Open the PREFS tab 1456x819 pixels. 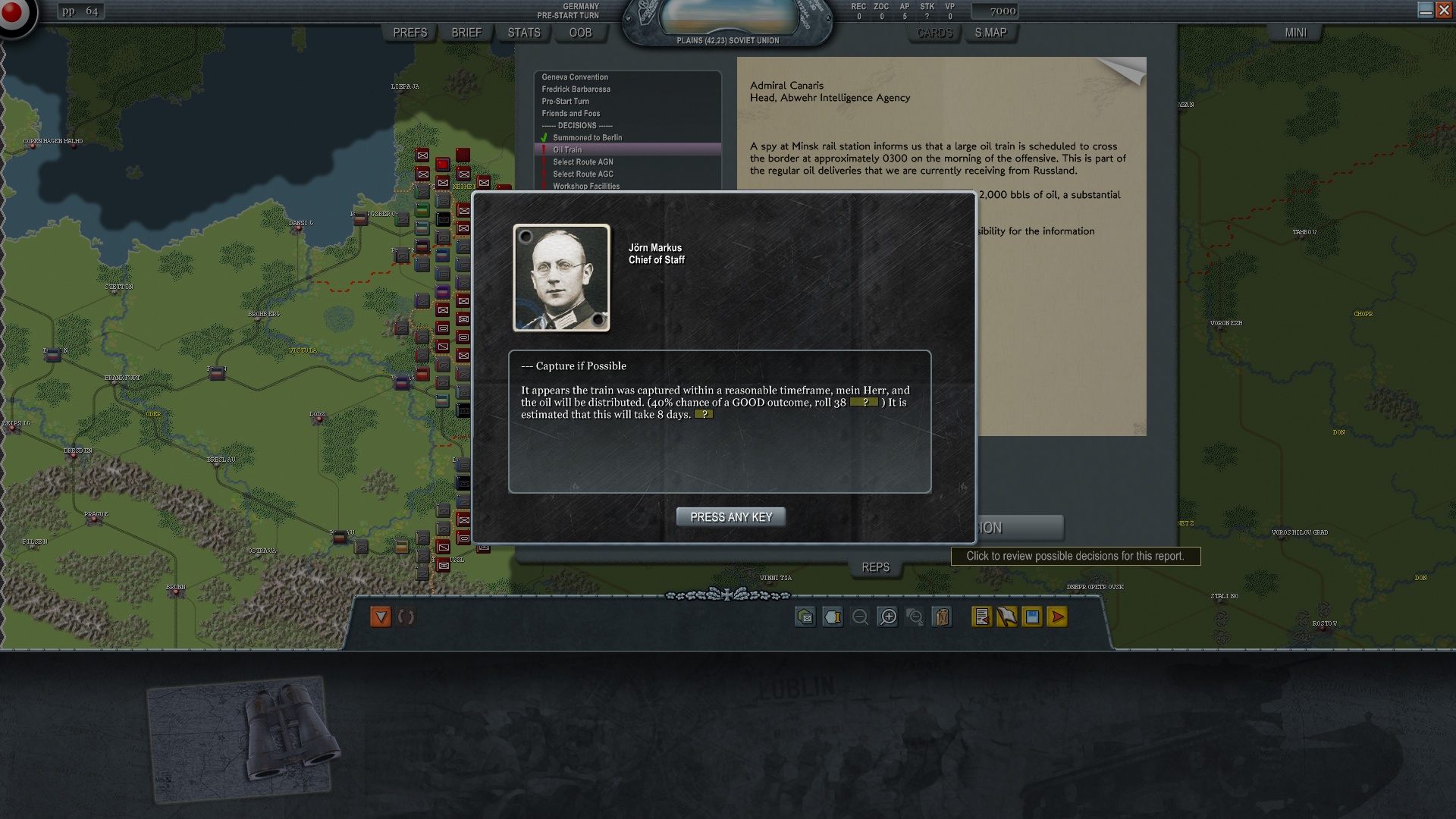(x=409, y=33)
